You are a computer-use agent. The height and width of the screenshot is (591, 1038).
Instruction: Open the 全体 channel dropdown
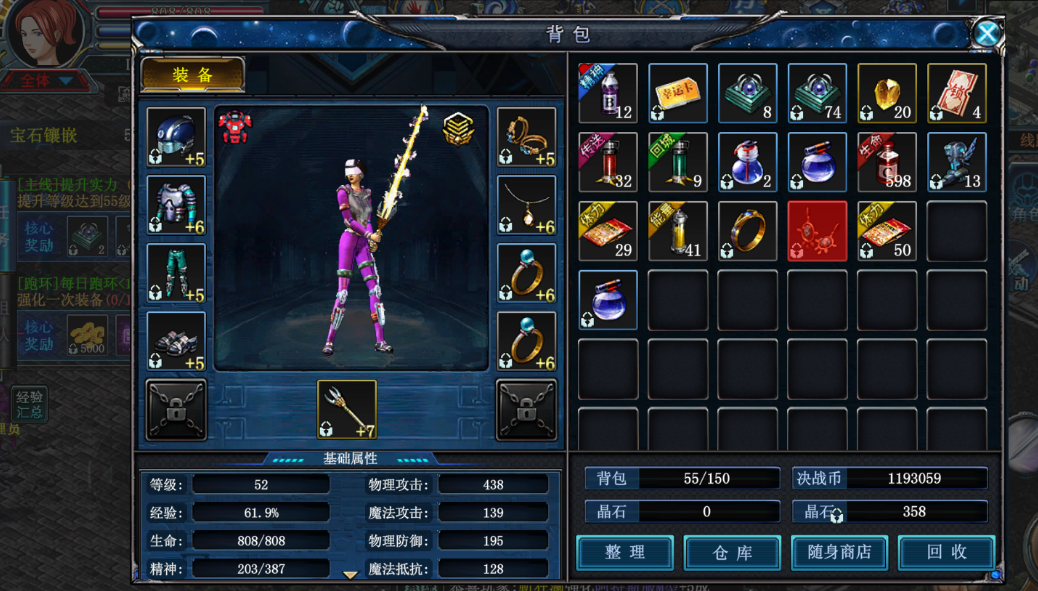43,81
